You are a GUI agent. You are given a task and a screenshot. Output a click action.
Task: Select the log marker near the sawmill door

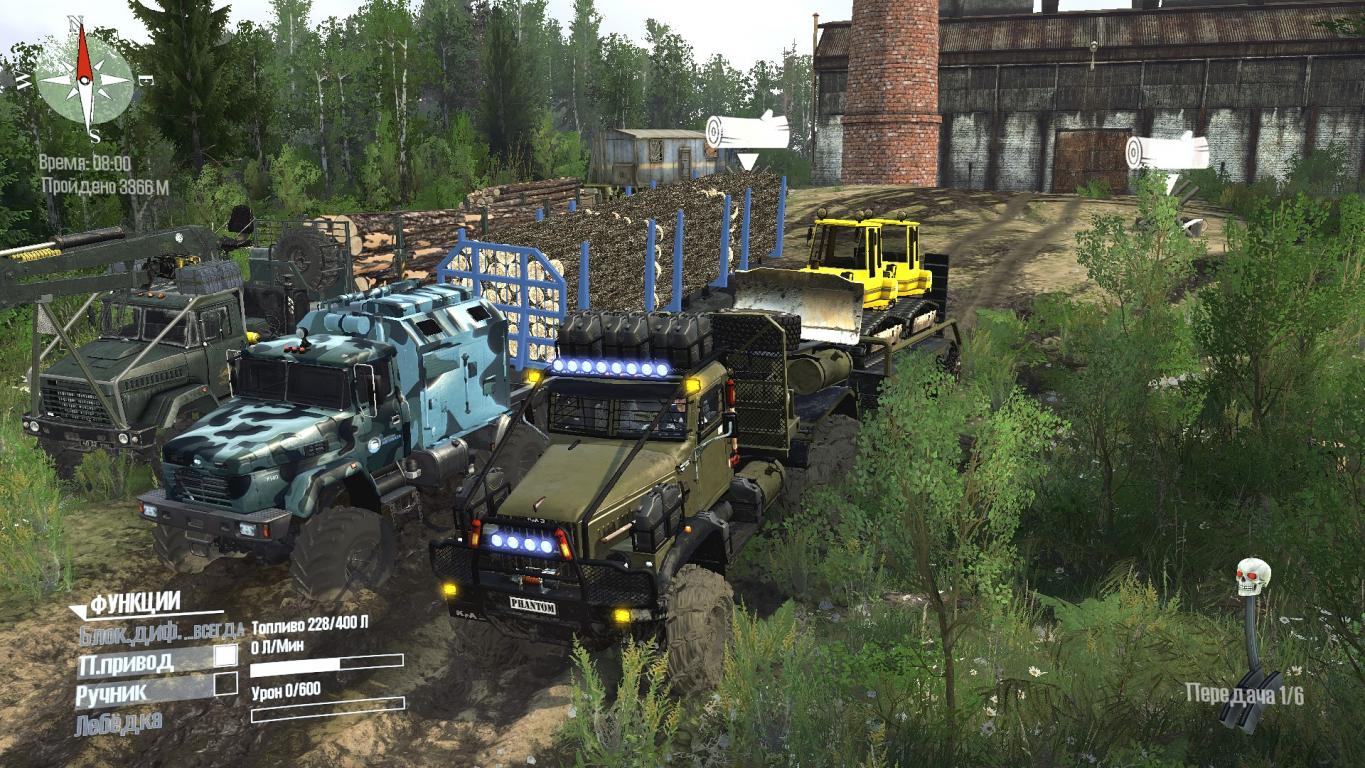(1166, 152)
